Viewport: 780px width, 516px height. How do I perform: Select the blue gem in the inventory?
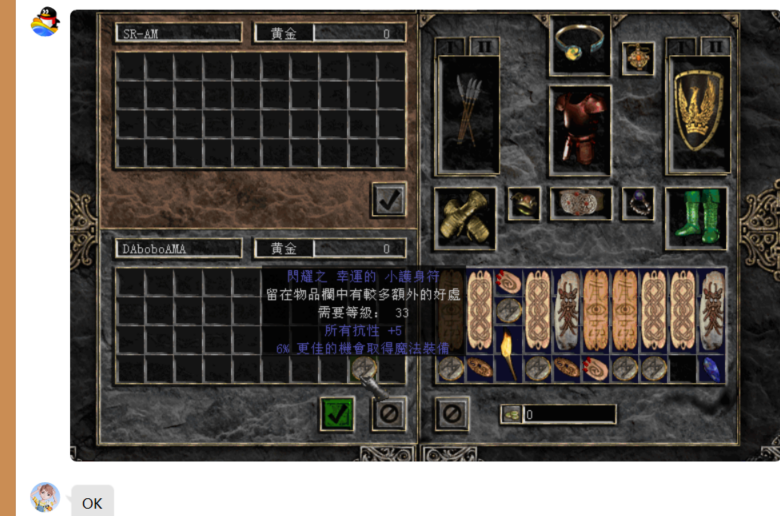tap(711, 368)
